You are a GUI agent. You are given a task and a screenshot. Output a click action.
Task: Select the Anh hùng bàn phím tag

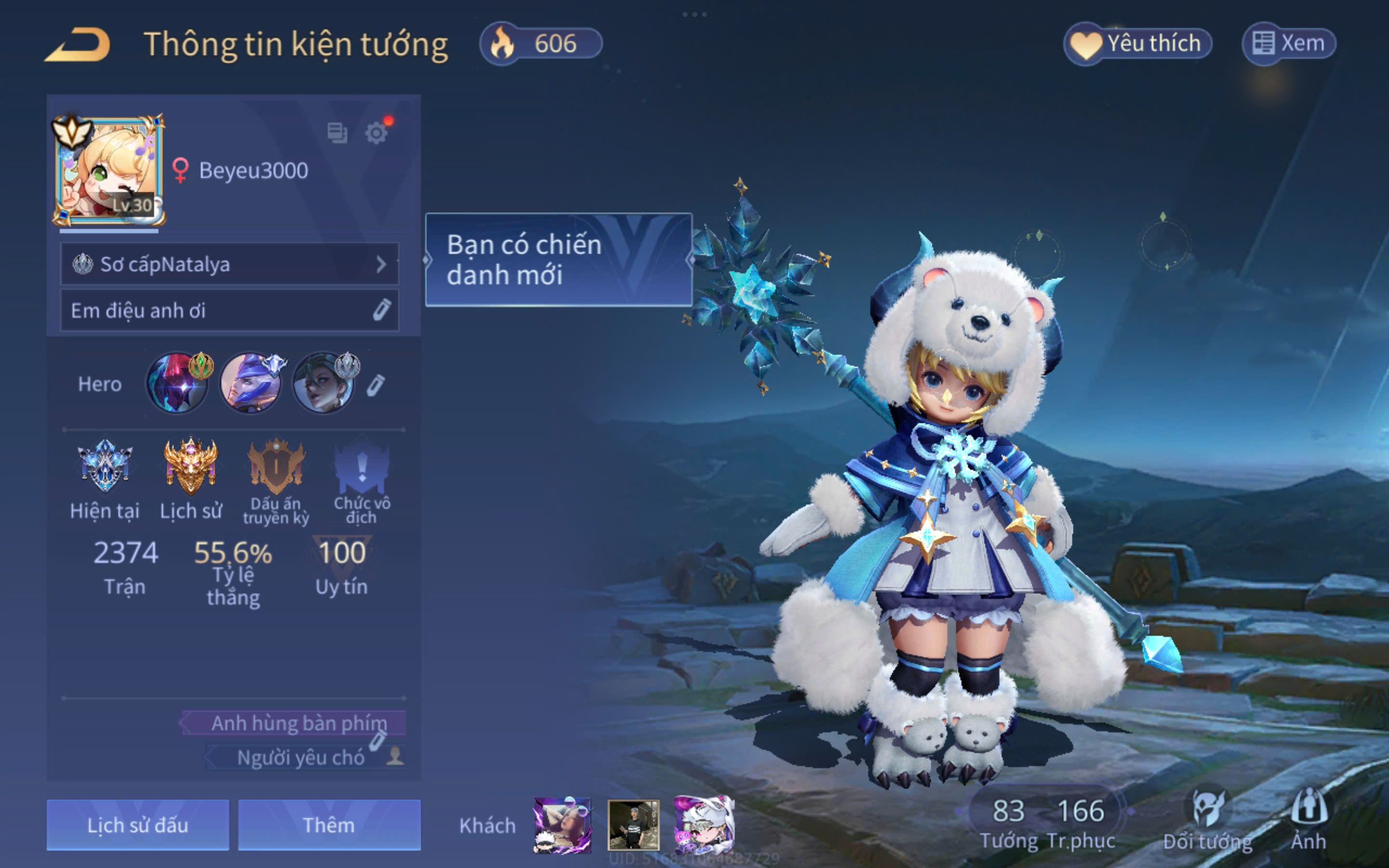(299, 723)
